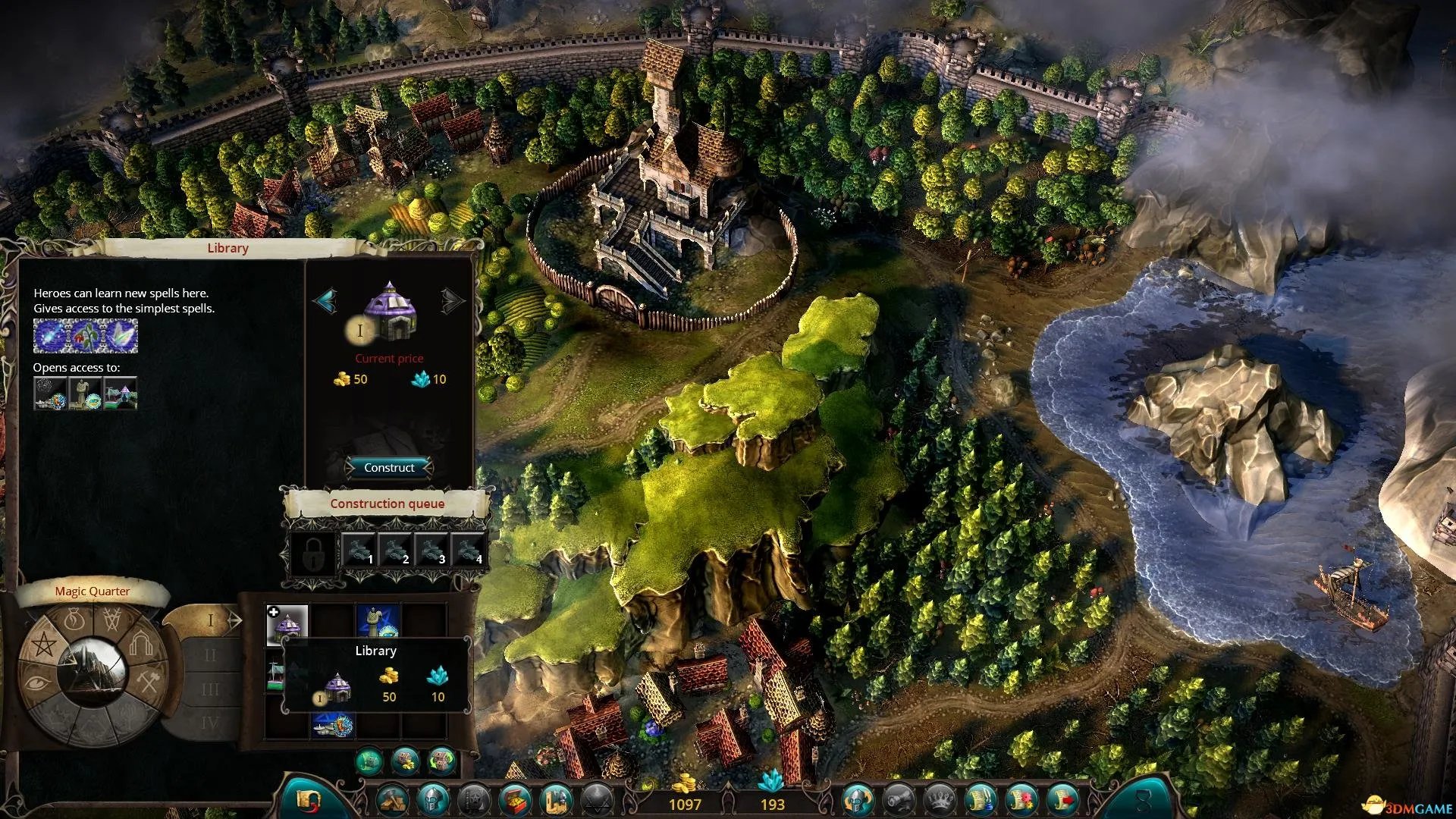
Task: Select the Library building slot in the grid
Action: (x=287, y=624)
